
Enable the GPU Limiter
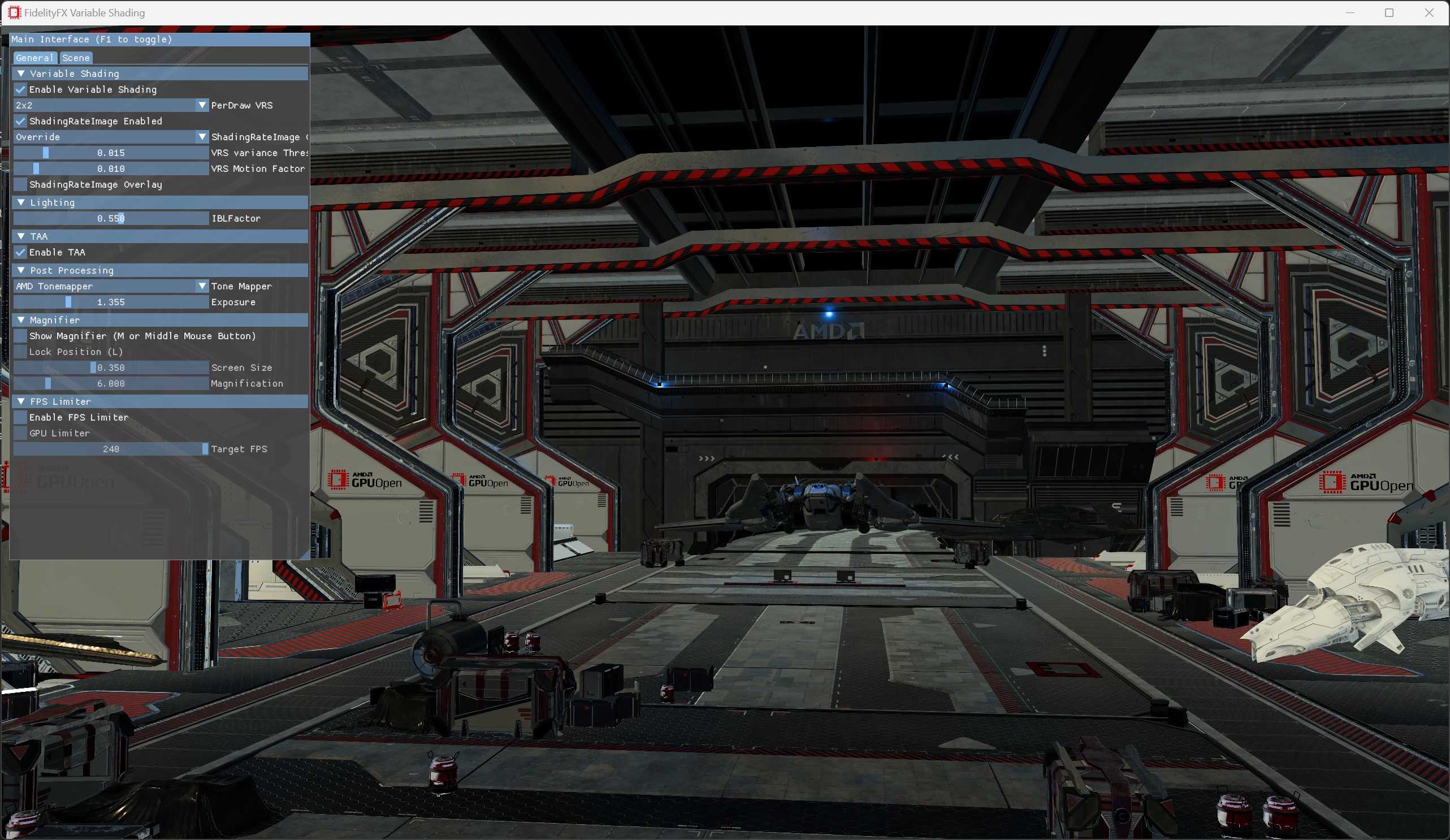(19, 433)
